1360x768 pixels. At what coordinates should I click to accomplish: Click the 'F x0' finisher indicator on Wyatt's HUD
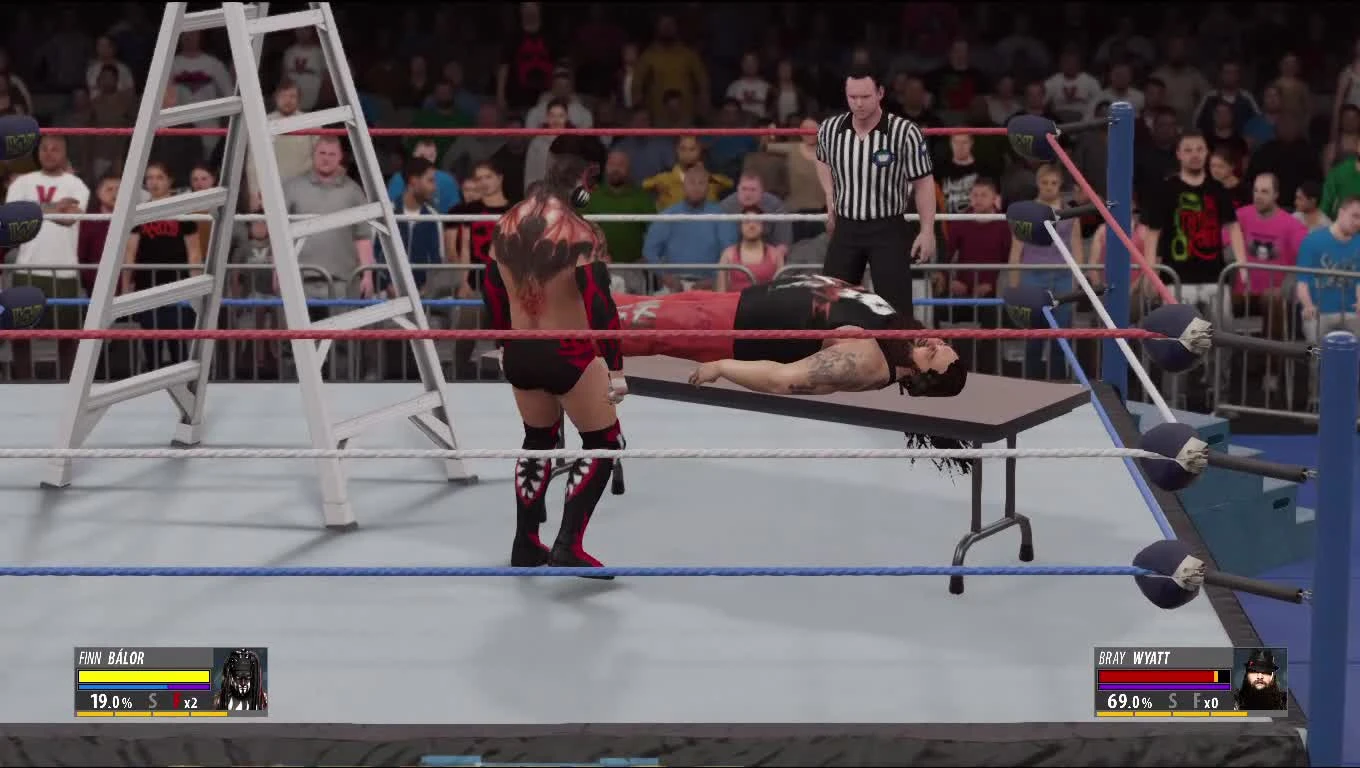point(1205,701)
